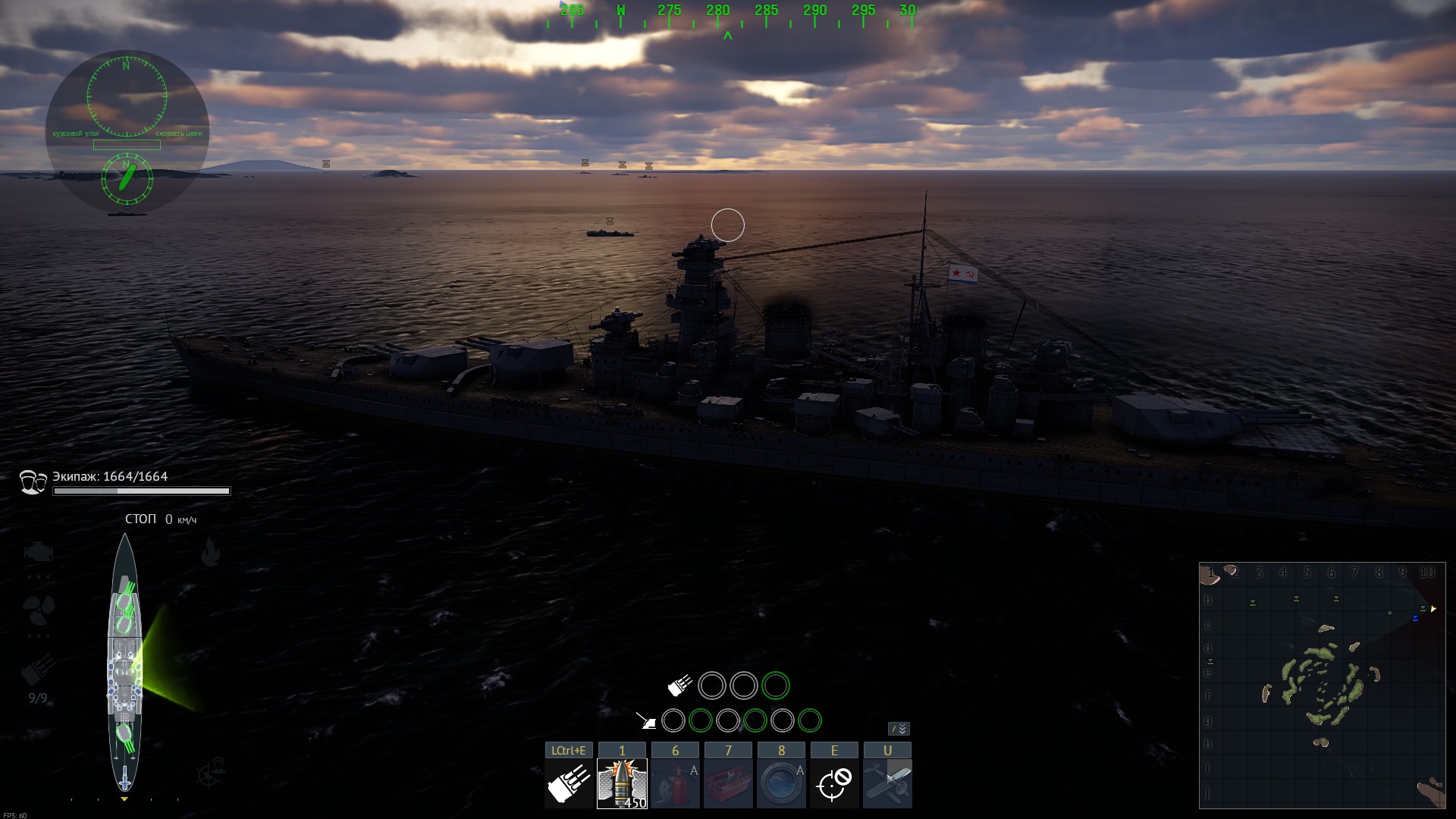Click the green compass dial
Viewport: 1456px width, 819px height.
127,97
